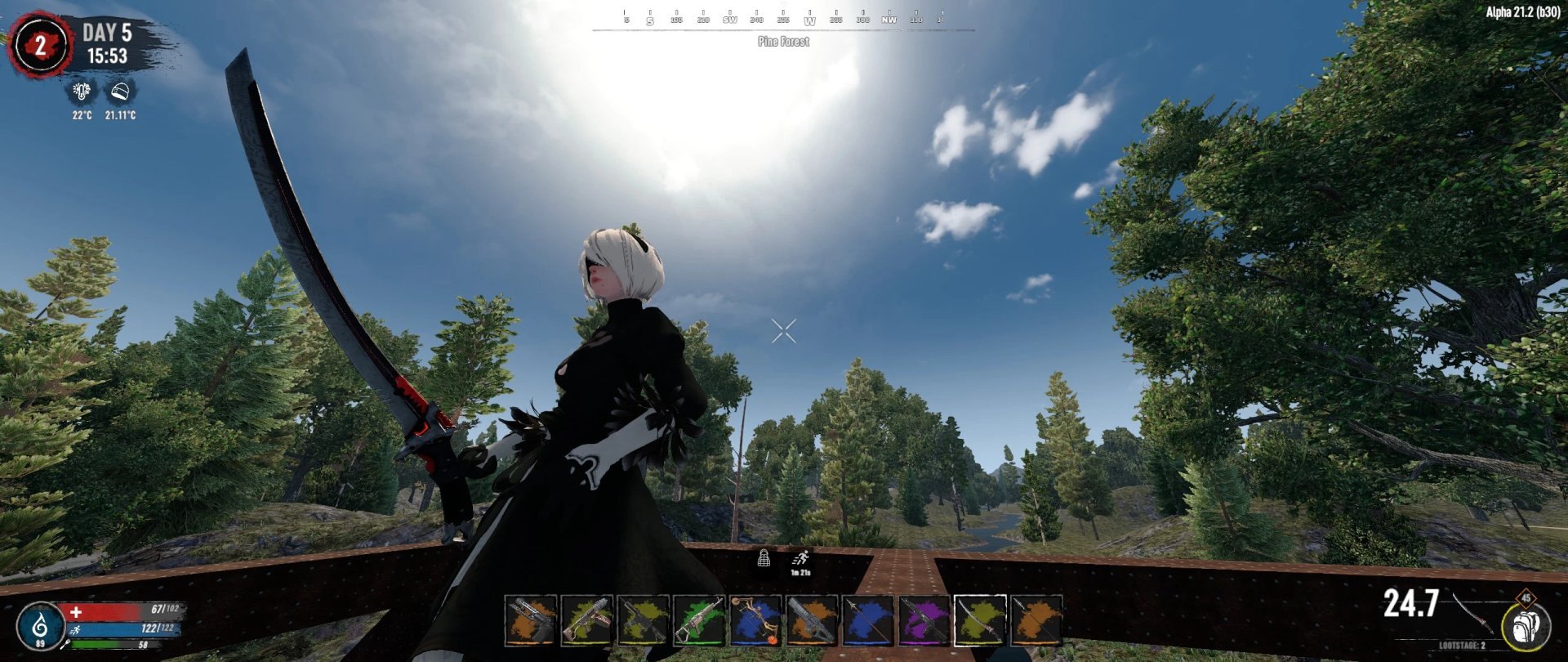This screenshot has height=662, width=1568.
Task: Click the outside temperature thermometer icon
Action: 81,92
